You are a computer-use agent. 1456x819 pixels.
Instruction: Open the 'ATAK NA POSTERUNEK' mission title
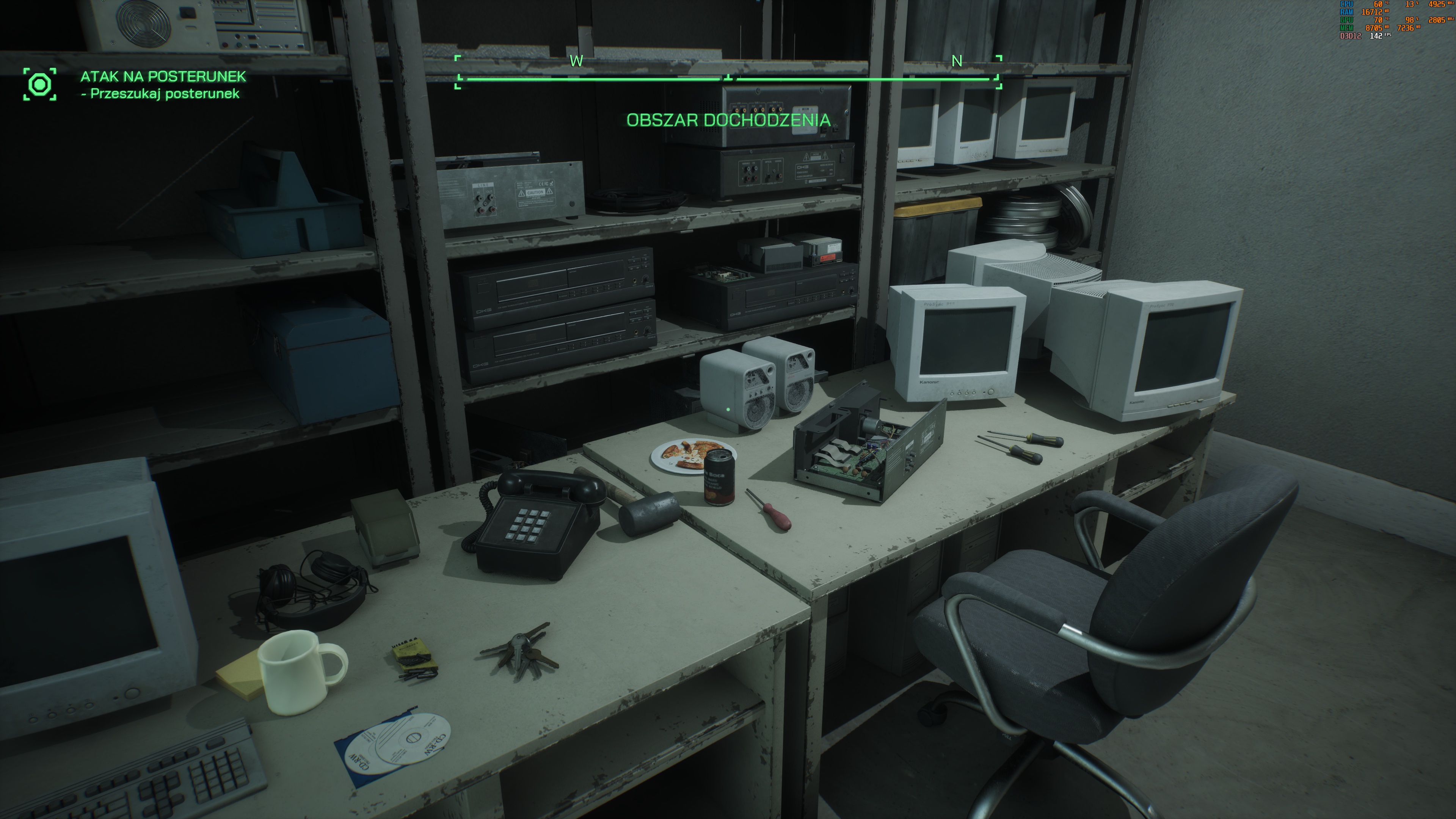click(x=163, y=76)
